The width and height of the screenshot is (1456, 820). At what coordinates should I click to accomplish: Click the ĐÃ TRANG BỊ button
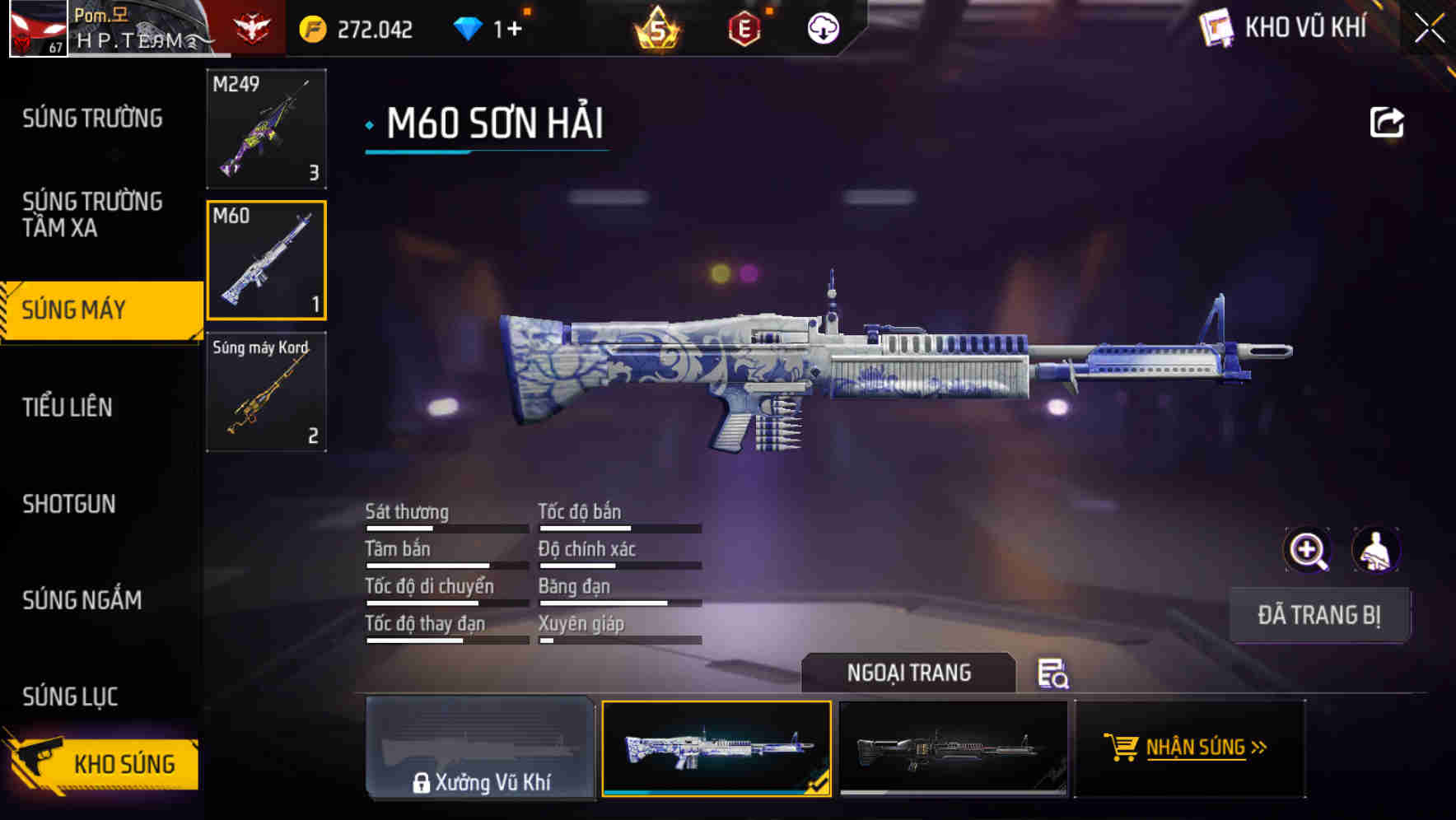[x=1319, y=615]
